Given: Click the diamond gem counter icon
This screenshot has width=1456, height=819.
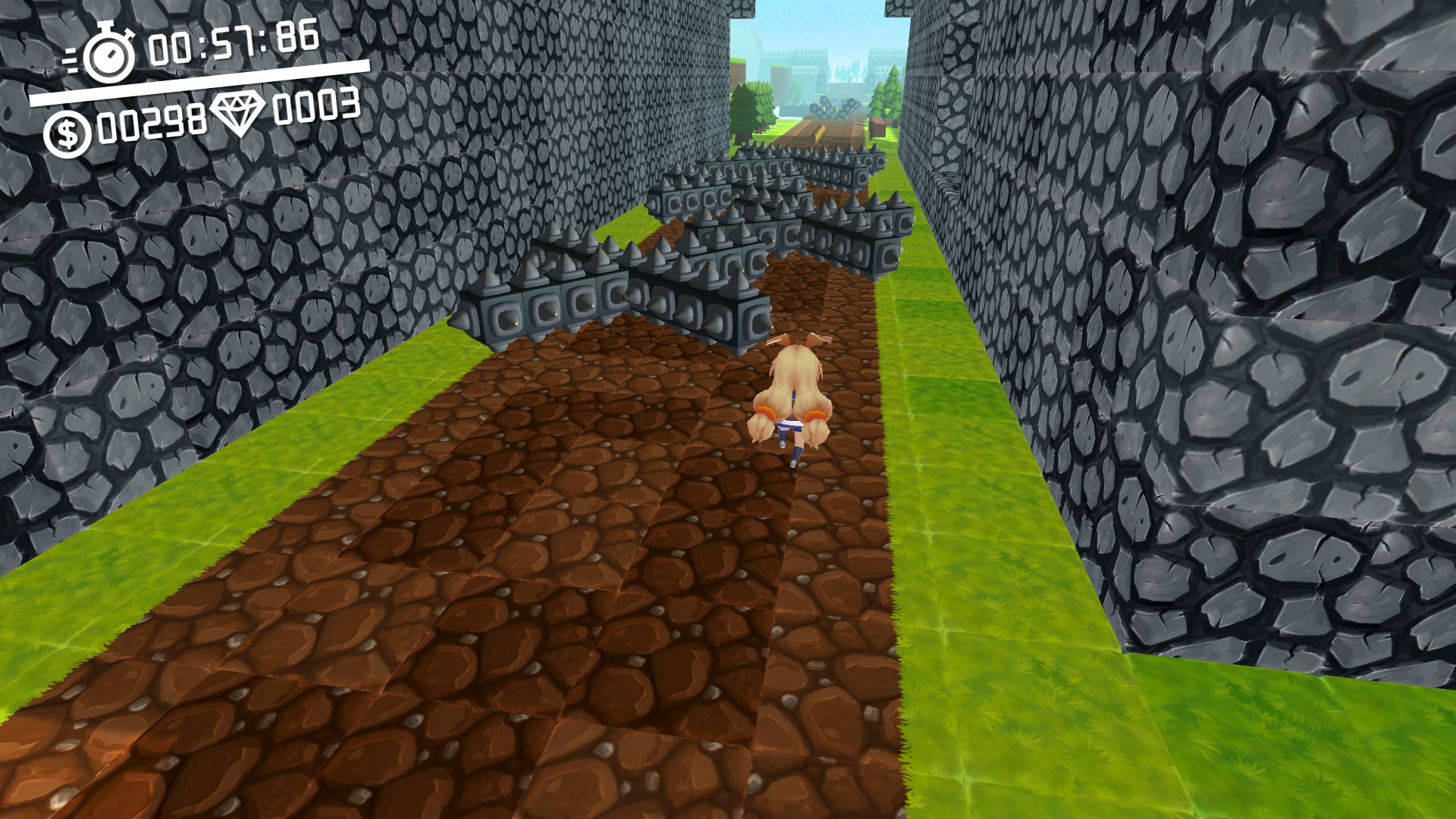Looking at the screenshot, I should (x=239, y=112).
